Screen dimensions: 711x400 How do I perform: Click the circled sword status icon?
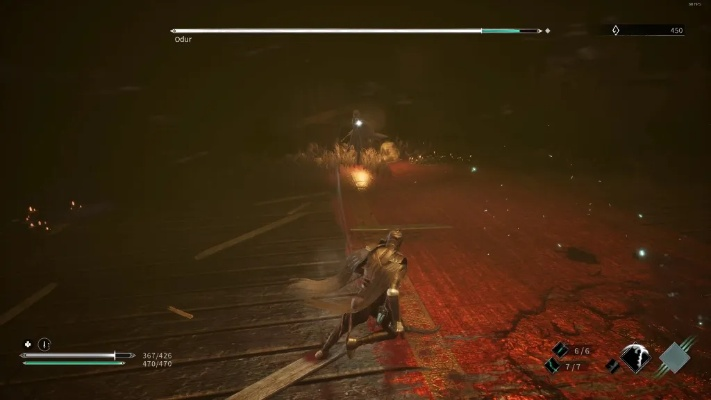click(x=44, y=344)
